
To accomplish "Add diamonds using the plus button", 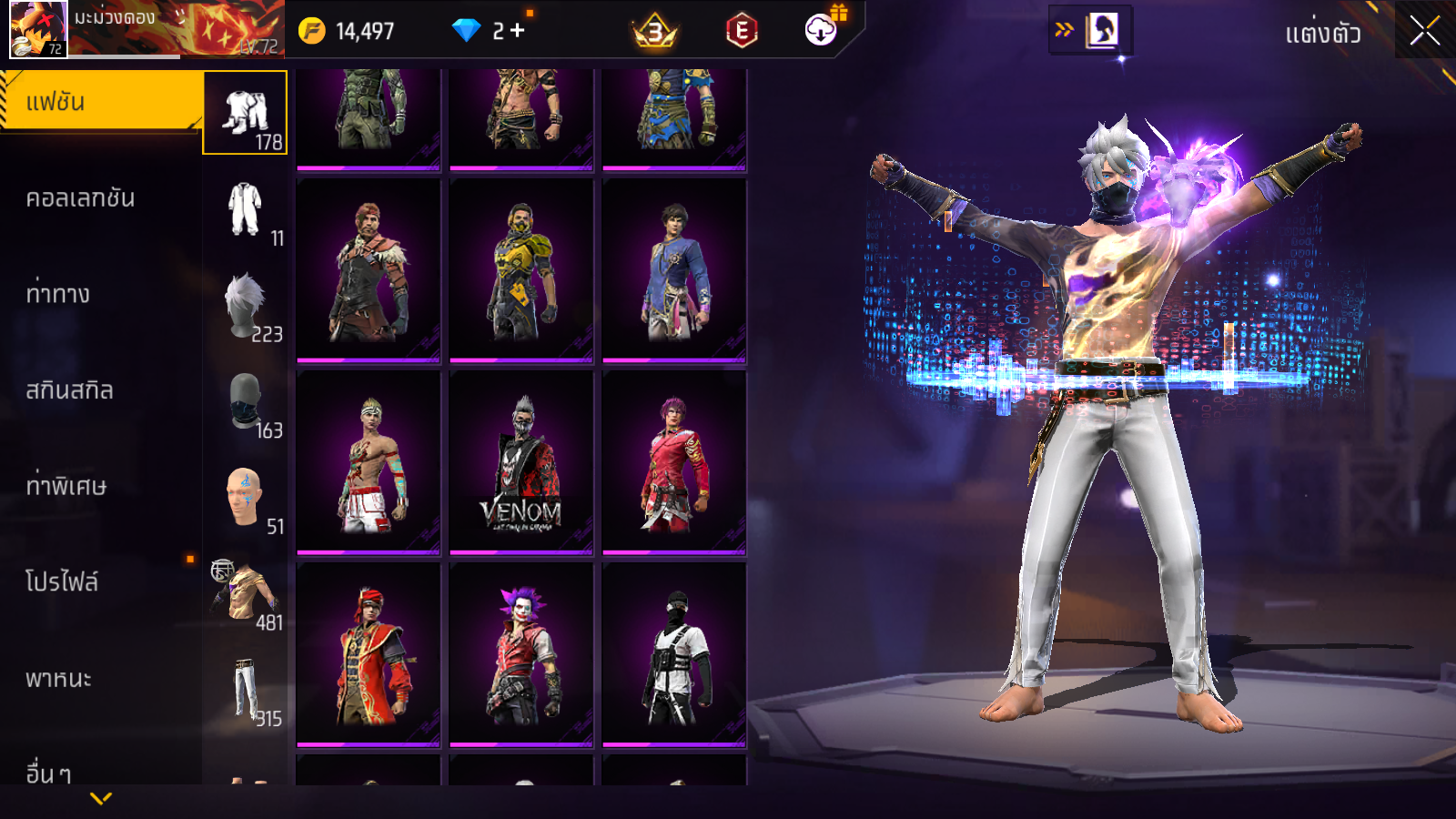I will [518, 31].
